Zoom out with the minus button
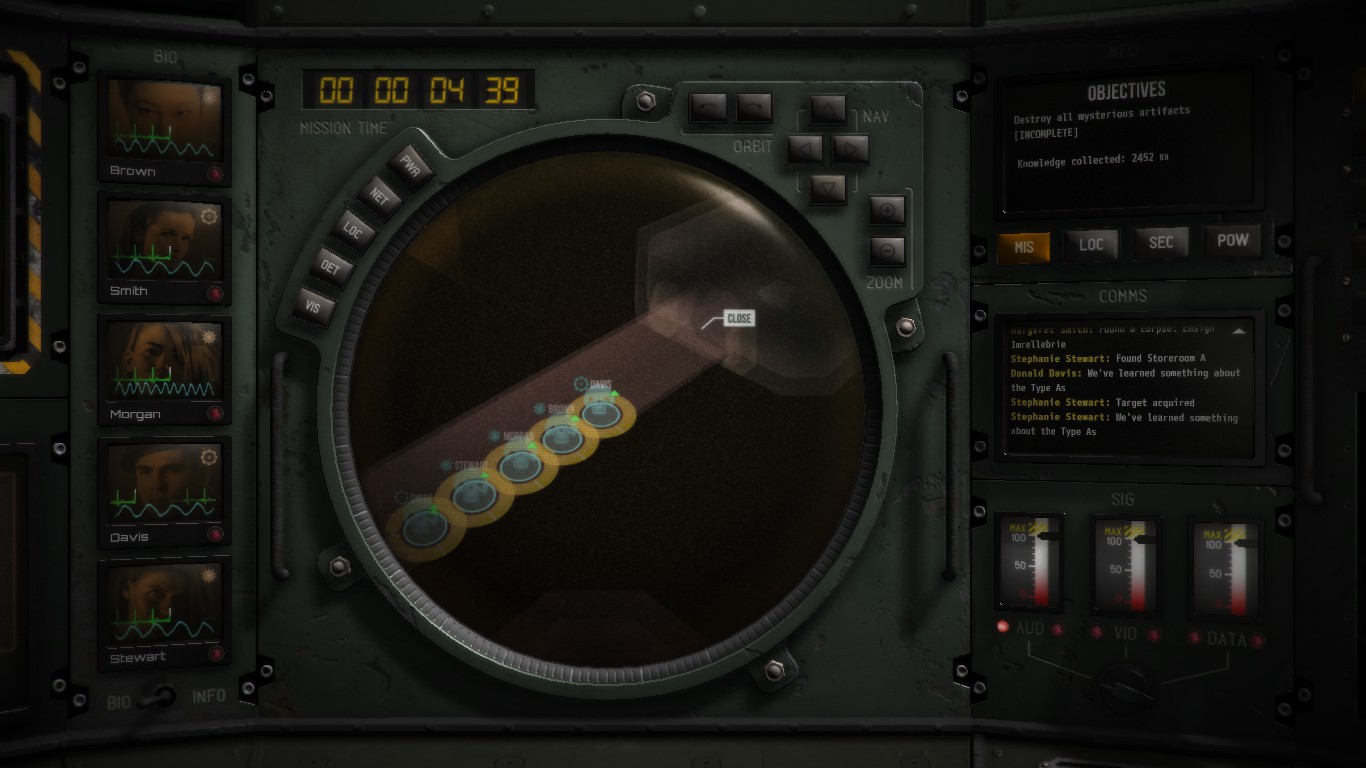Viewport: 1366px width, 768px height. (x=887, y=250)
